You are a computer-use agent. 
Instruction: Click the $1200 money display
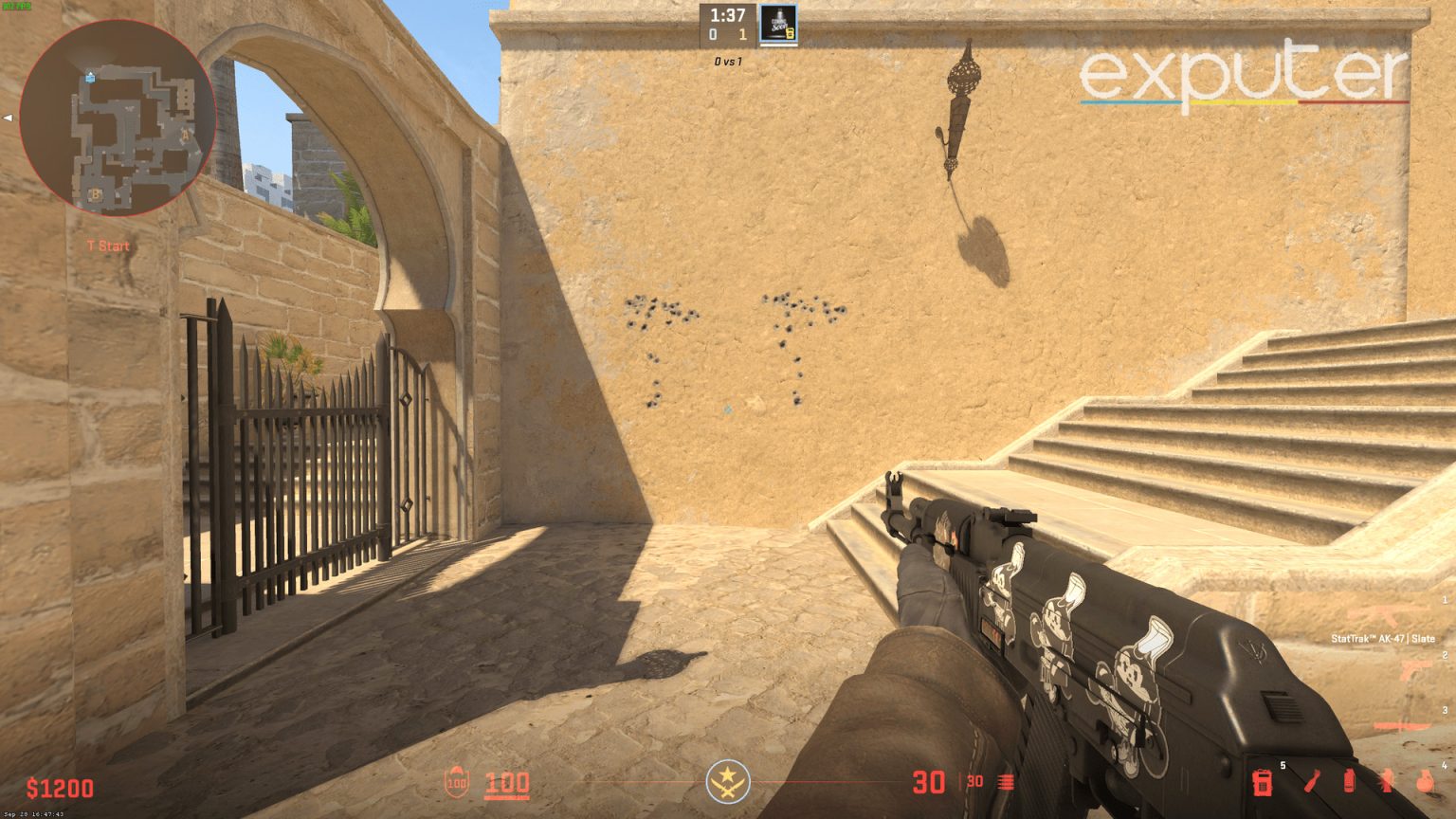click(59, 788)
